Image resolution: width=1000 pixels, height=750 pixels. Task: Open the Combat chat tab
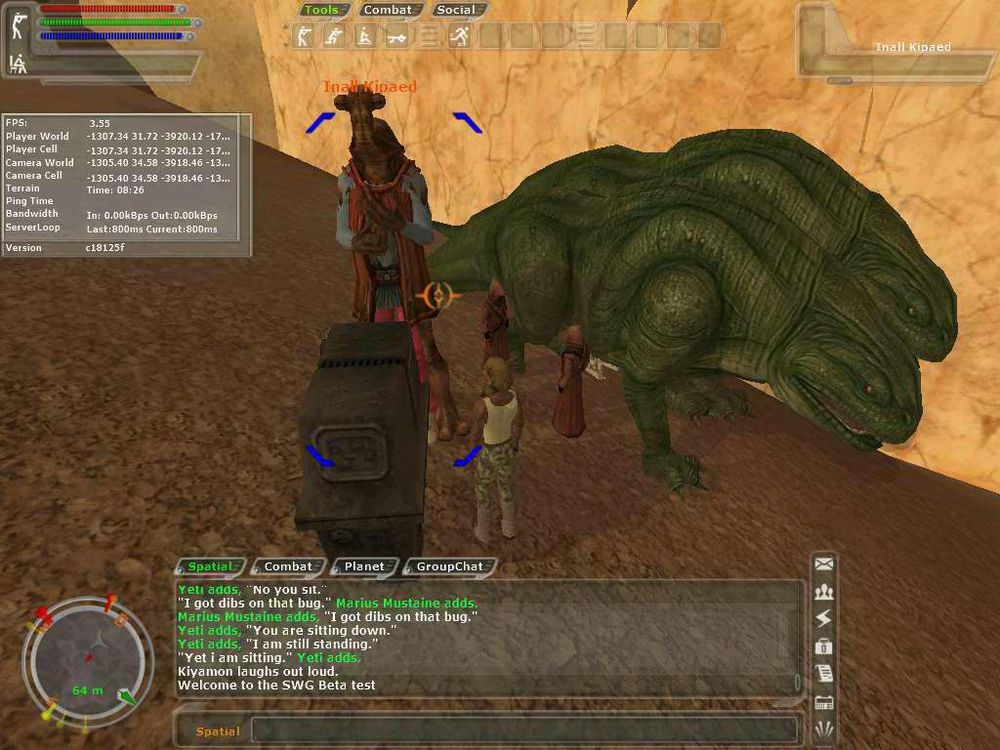pos(288,566)
